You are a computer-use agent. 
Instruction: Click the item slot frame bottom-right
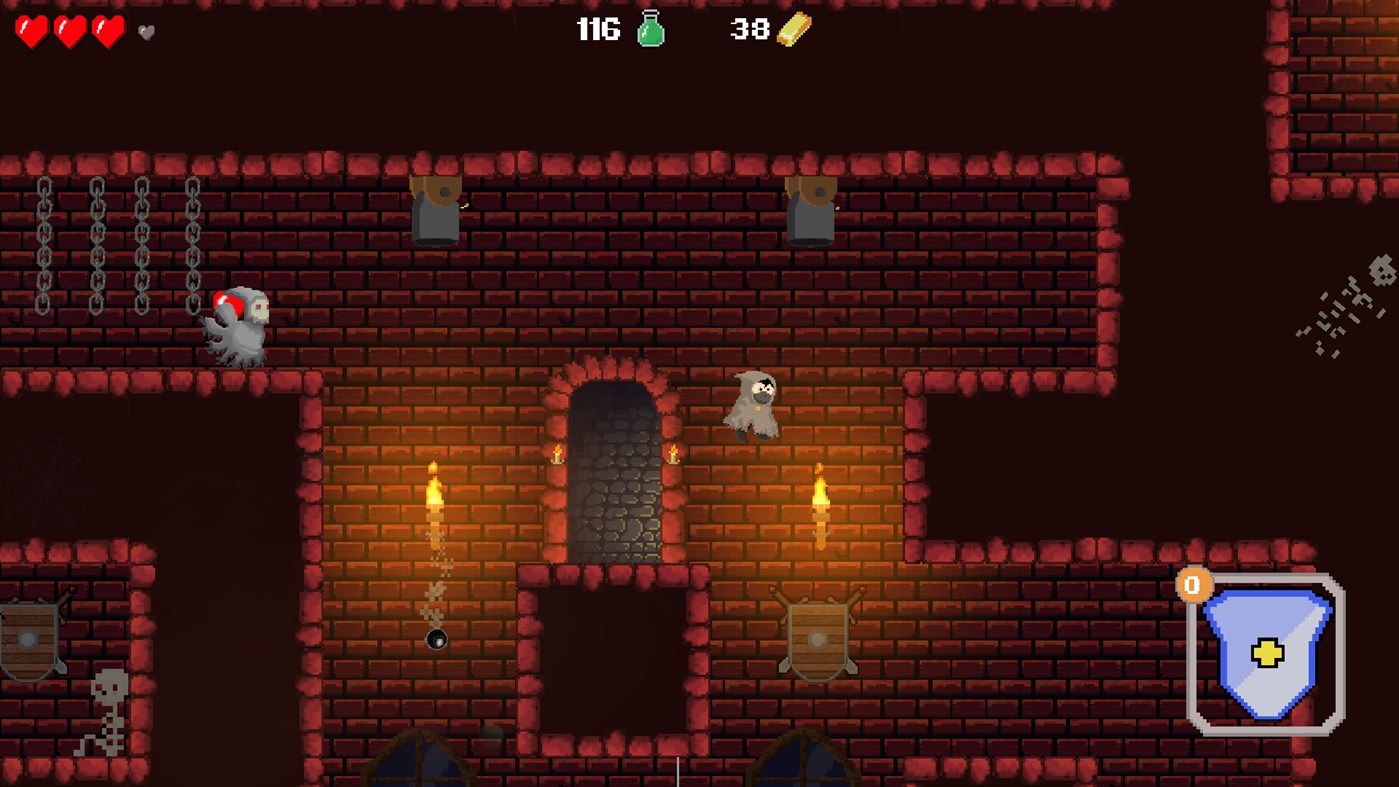tap(1330, 727)
